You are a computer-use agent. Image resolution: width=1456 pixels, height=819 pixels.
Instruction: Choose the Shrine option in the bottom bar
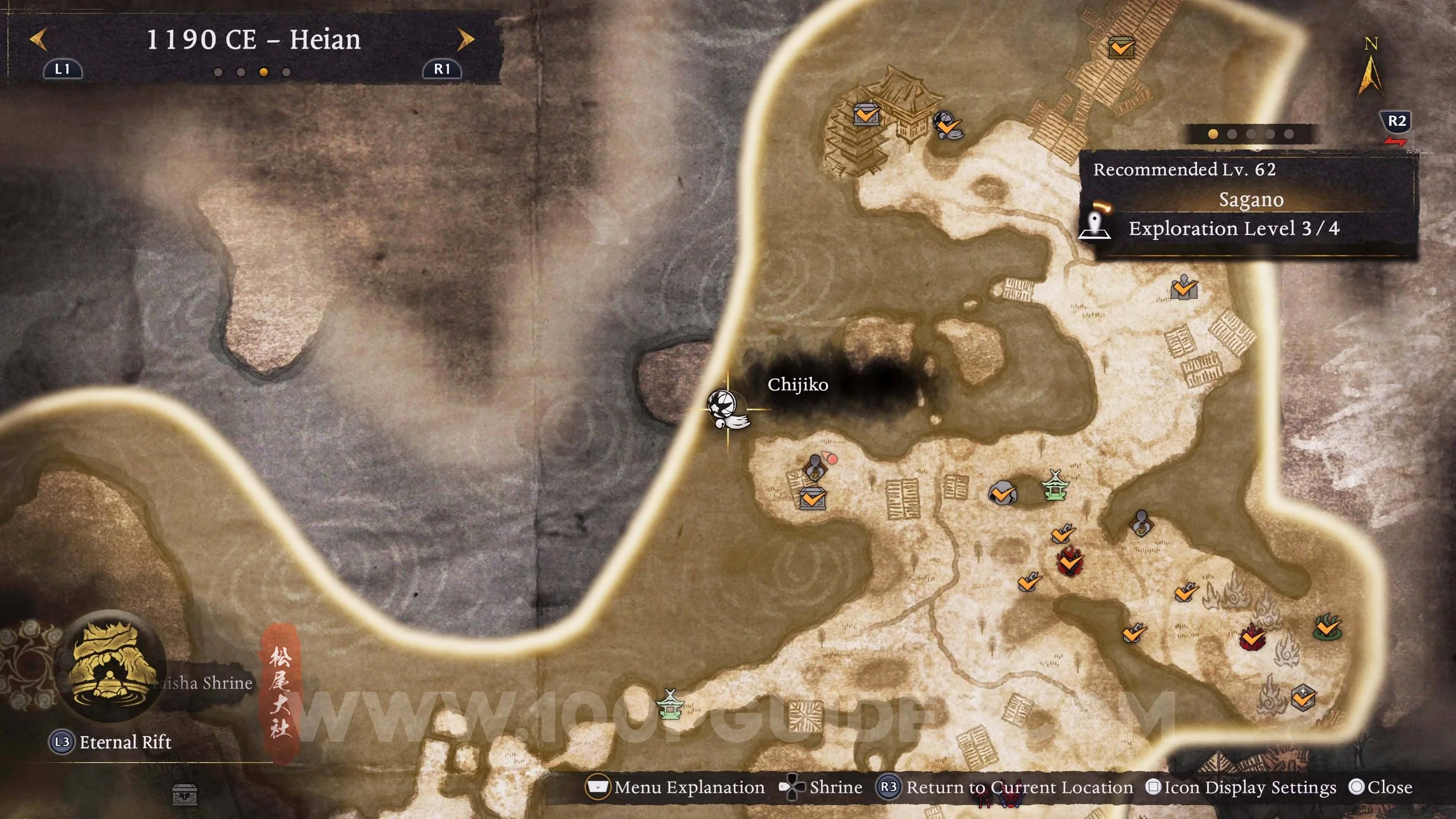click(821, 788)
